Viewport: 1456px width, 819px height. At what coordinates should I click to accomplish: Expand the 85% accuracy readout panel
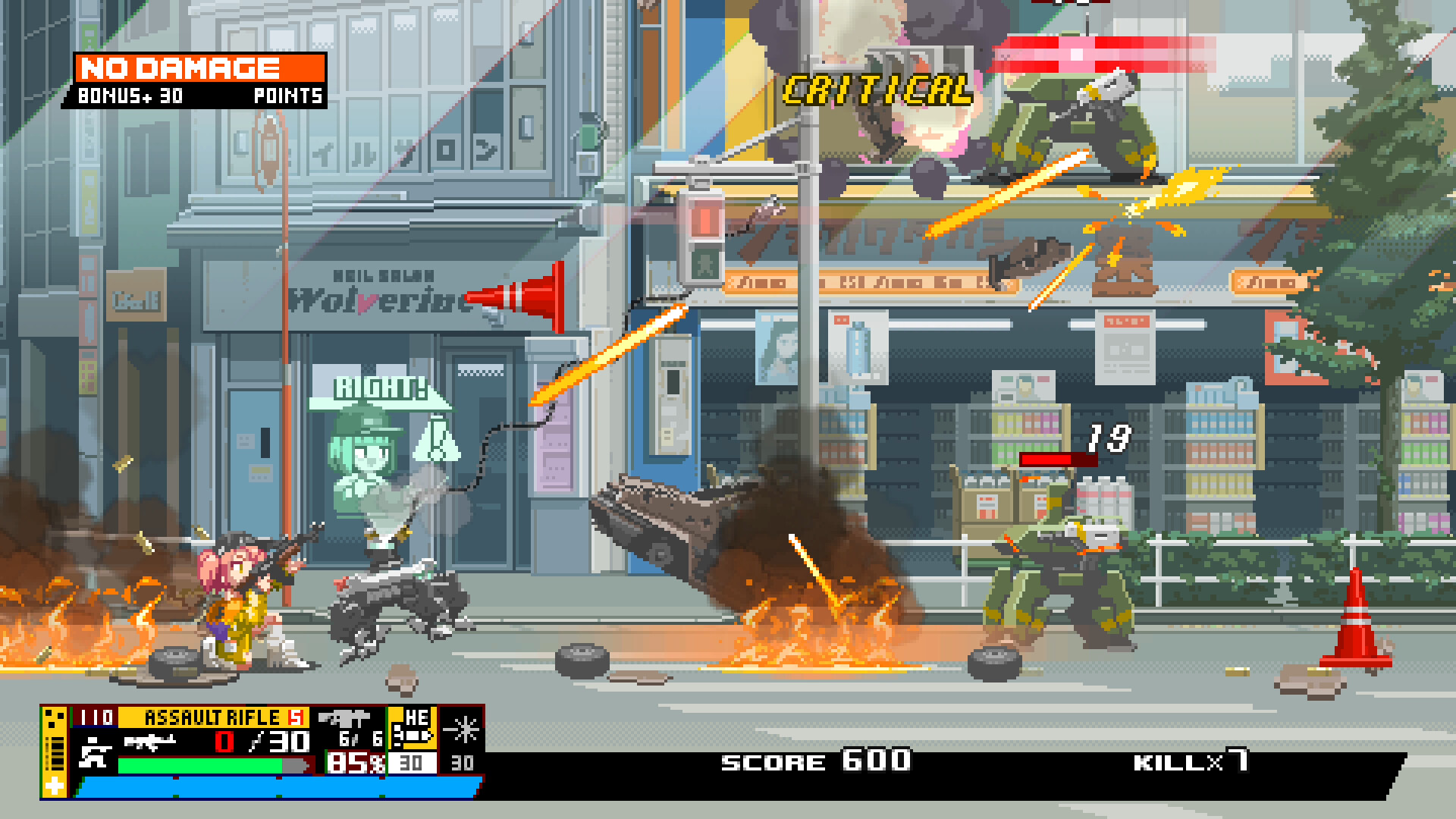(x=356, y=762)
